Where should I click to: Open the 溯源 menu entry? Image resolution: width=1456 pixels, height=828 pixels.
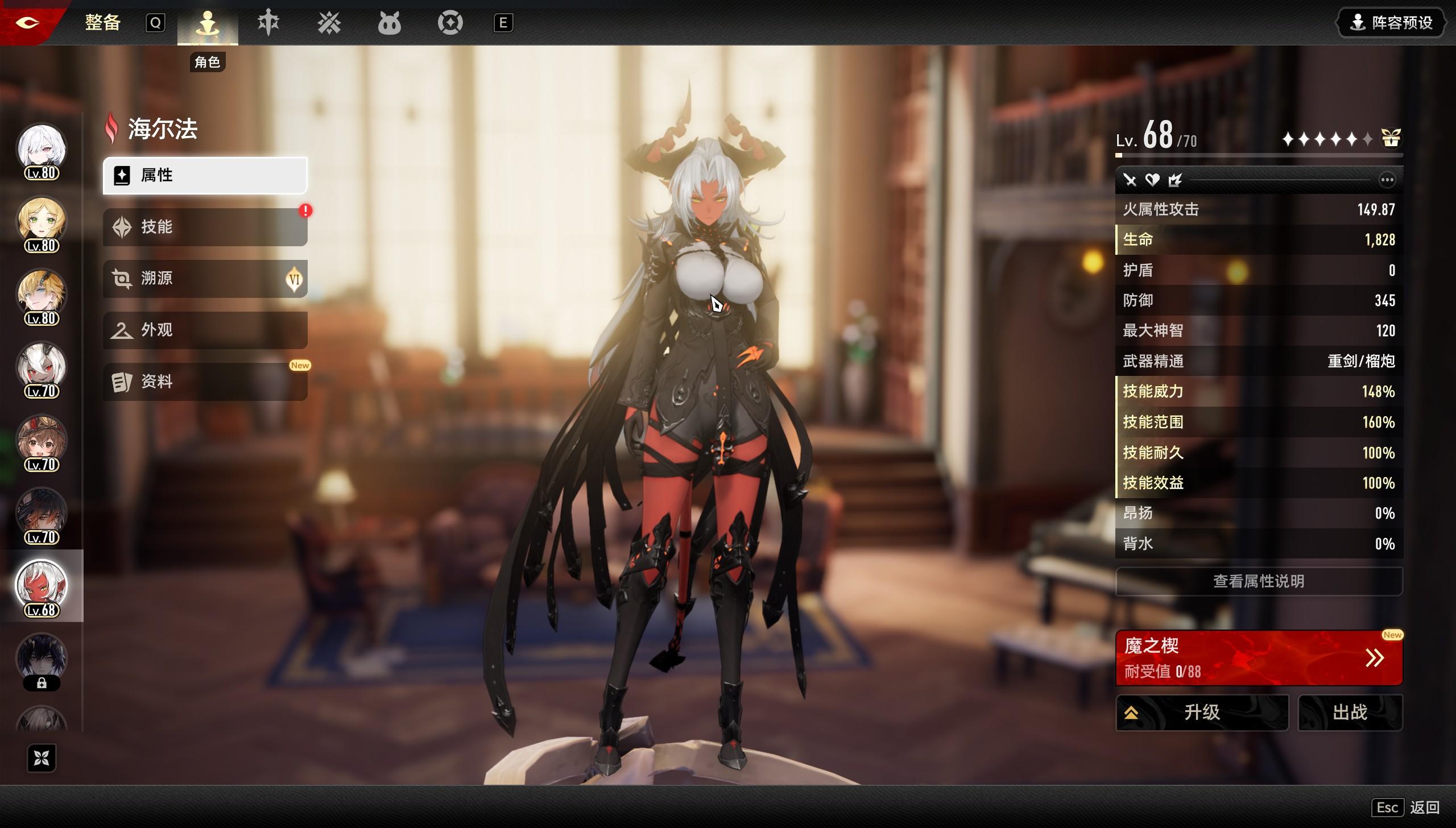click(205, 279)
